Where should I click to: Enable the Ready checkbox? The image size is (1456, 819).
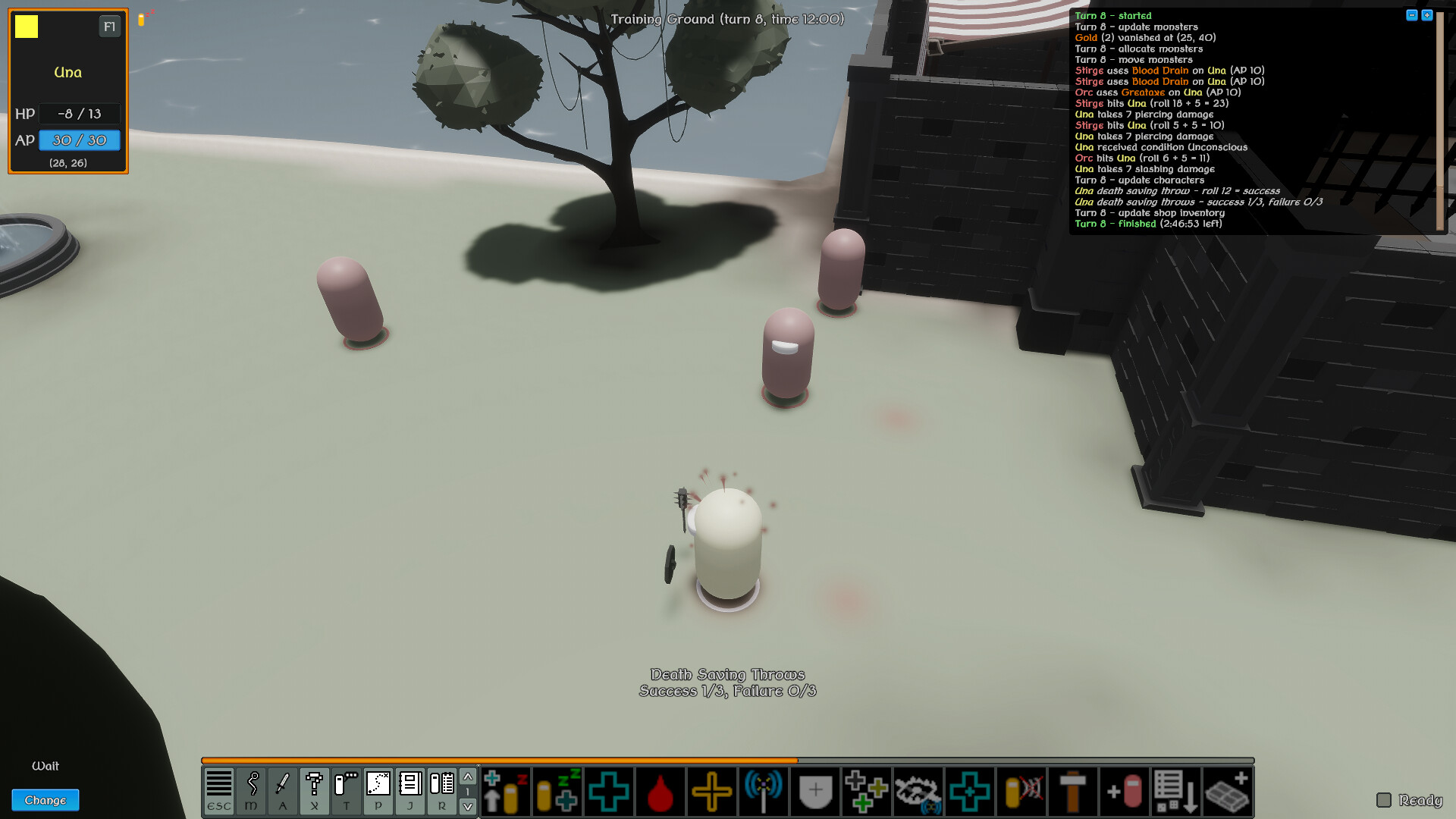tap(1385, 800)
